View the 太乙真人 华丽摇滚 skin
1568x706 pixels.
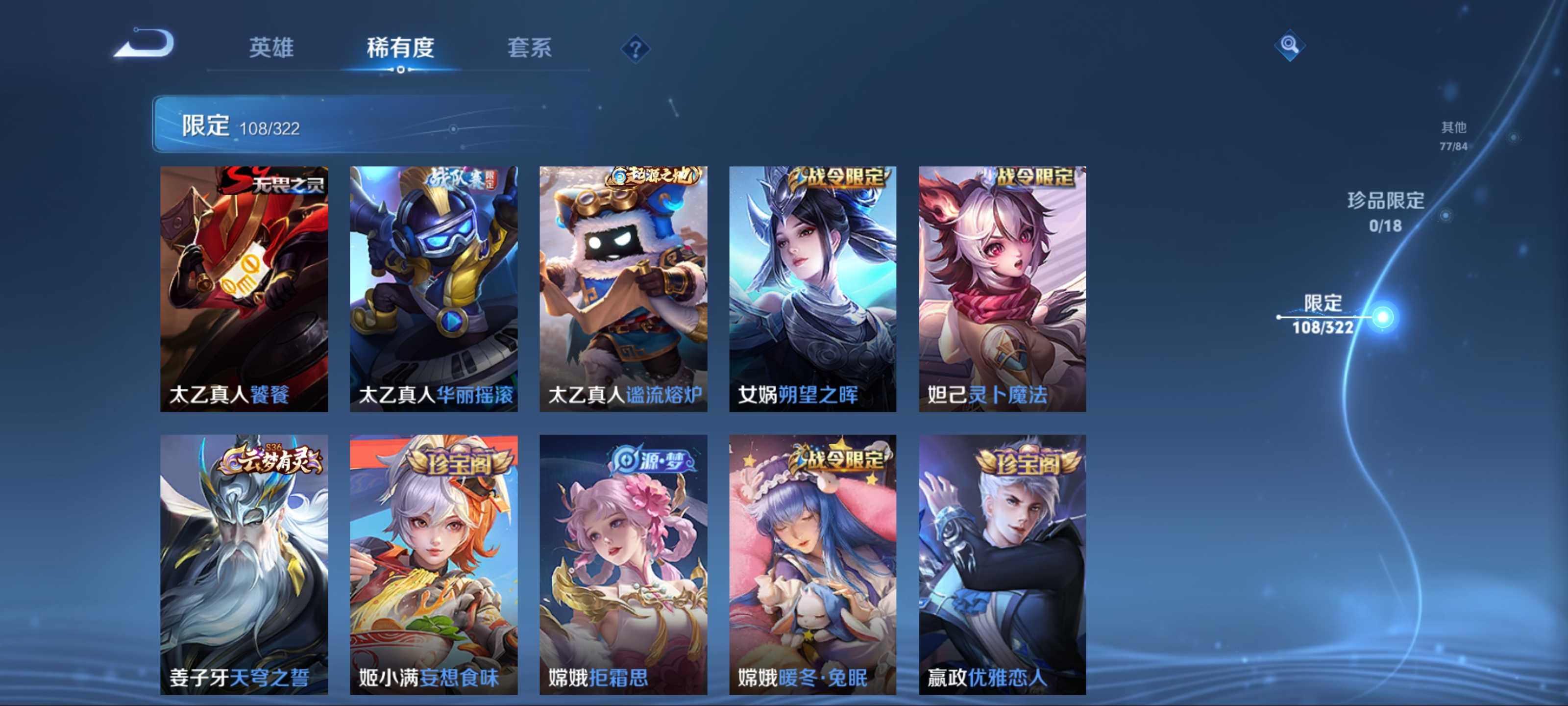pos(433,289)
